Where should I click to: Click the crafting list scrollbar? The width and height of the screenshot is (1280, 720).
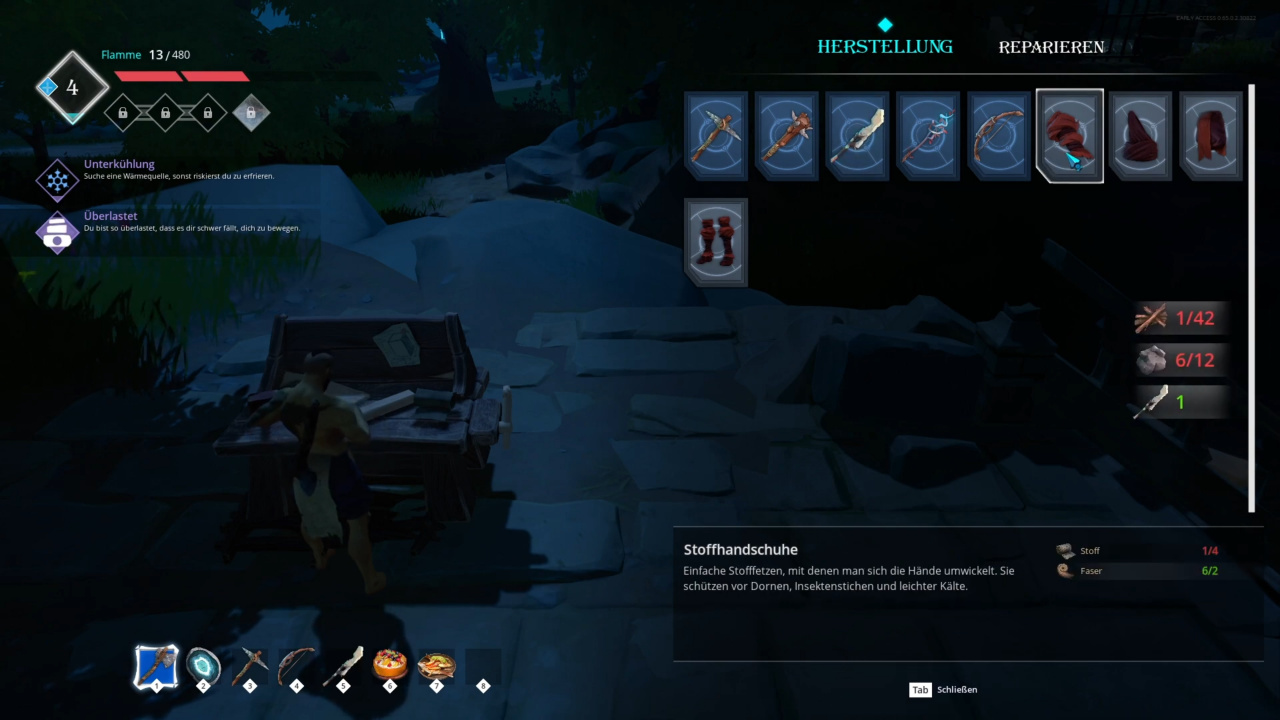coord(1251,298)
